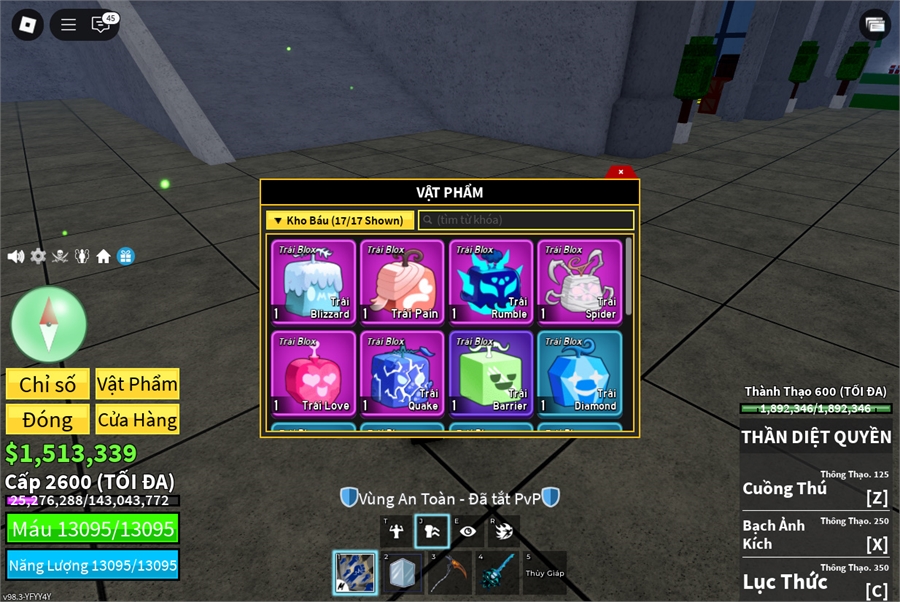Close the Vật Phẩm inventory window

[x=620, y=172]
